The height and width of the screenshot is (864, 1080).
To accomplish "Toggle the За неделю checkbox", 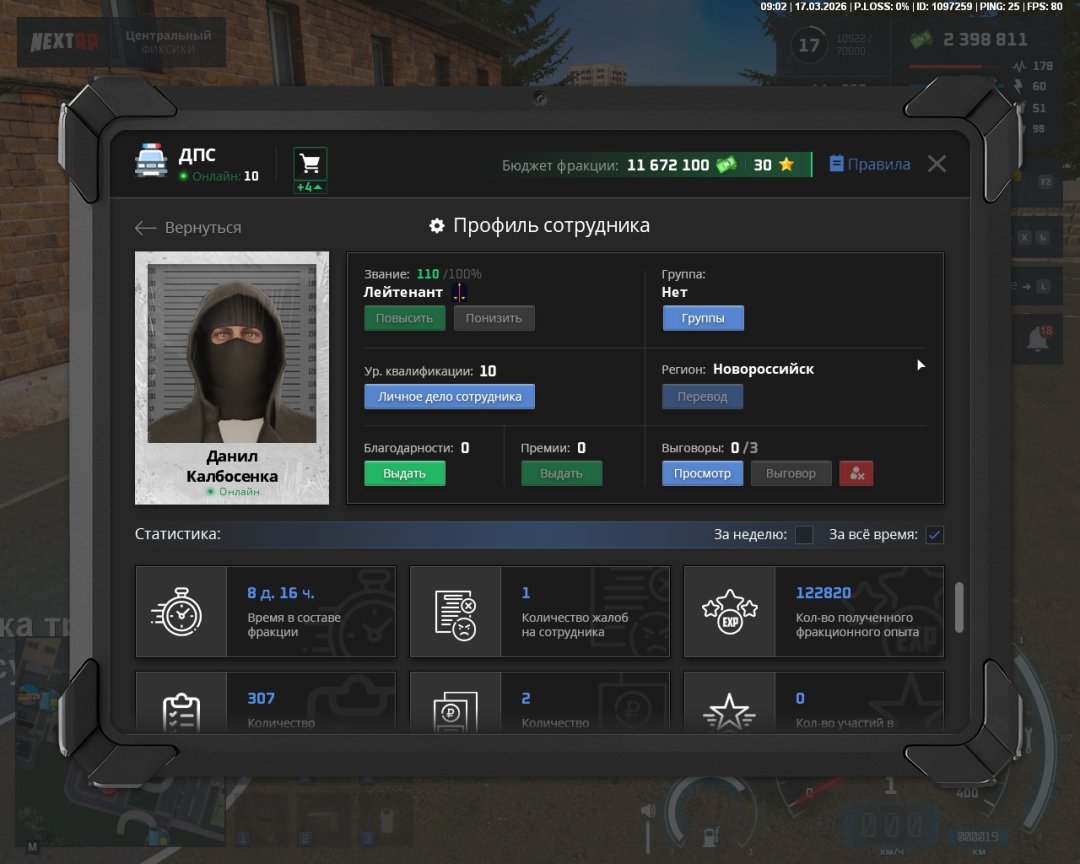I will (804, 535).
